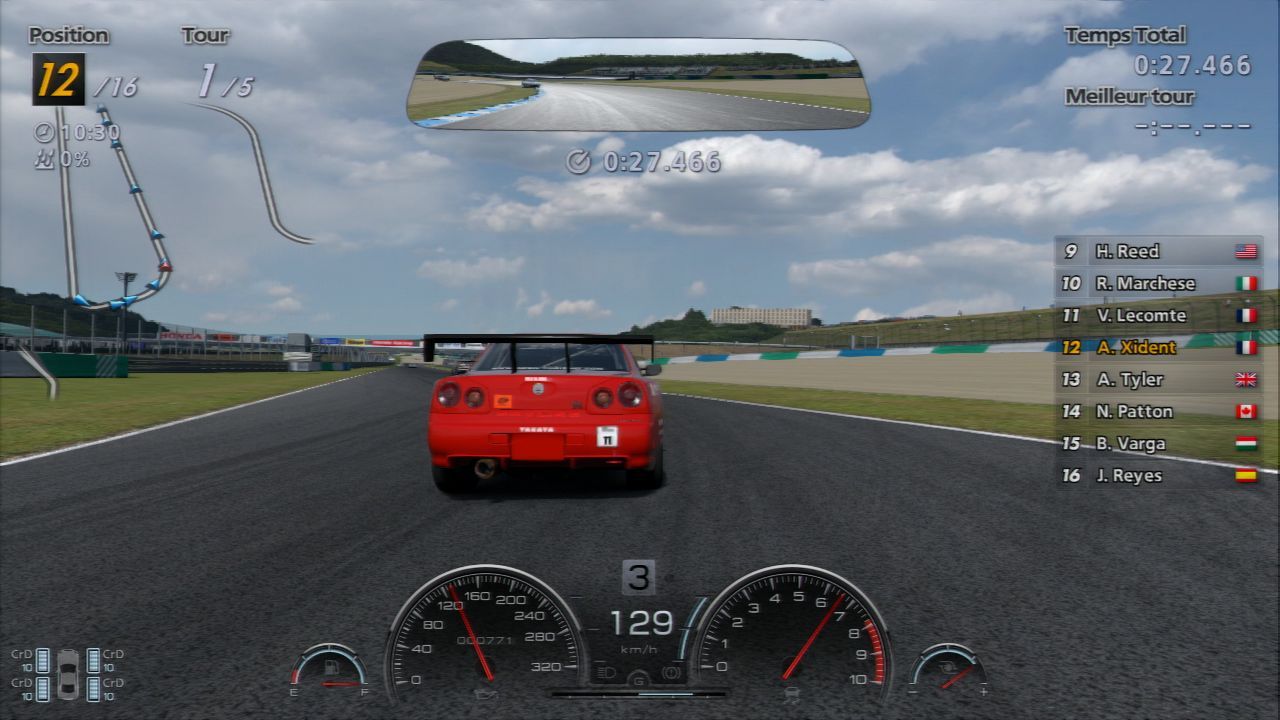Click the rear-view mirror display

click(638, 85)
